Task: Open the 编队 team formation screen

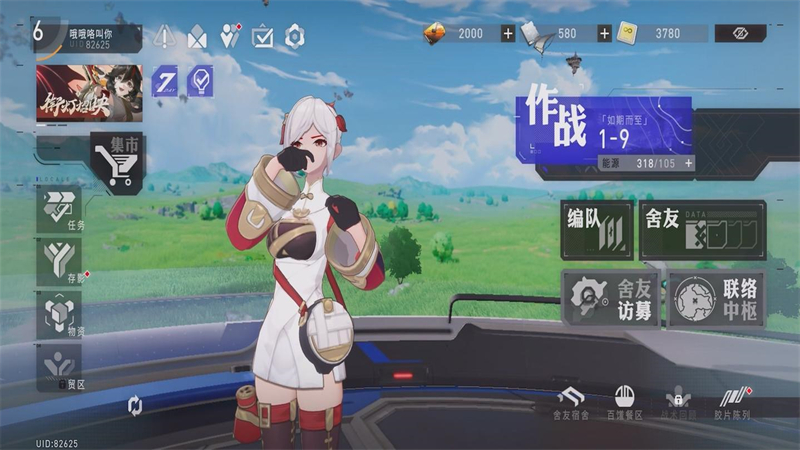Action: tap(597, 230)
